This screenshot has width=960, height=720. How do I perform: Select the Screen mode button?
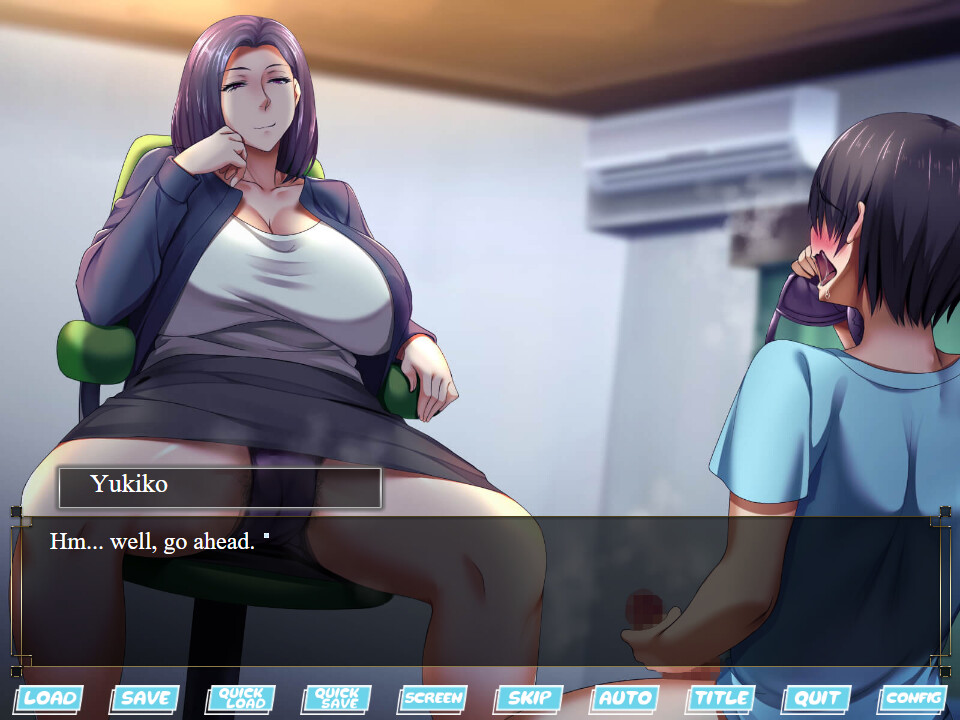[432, 698]
